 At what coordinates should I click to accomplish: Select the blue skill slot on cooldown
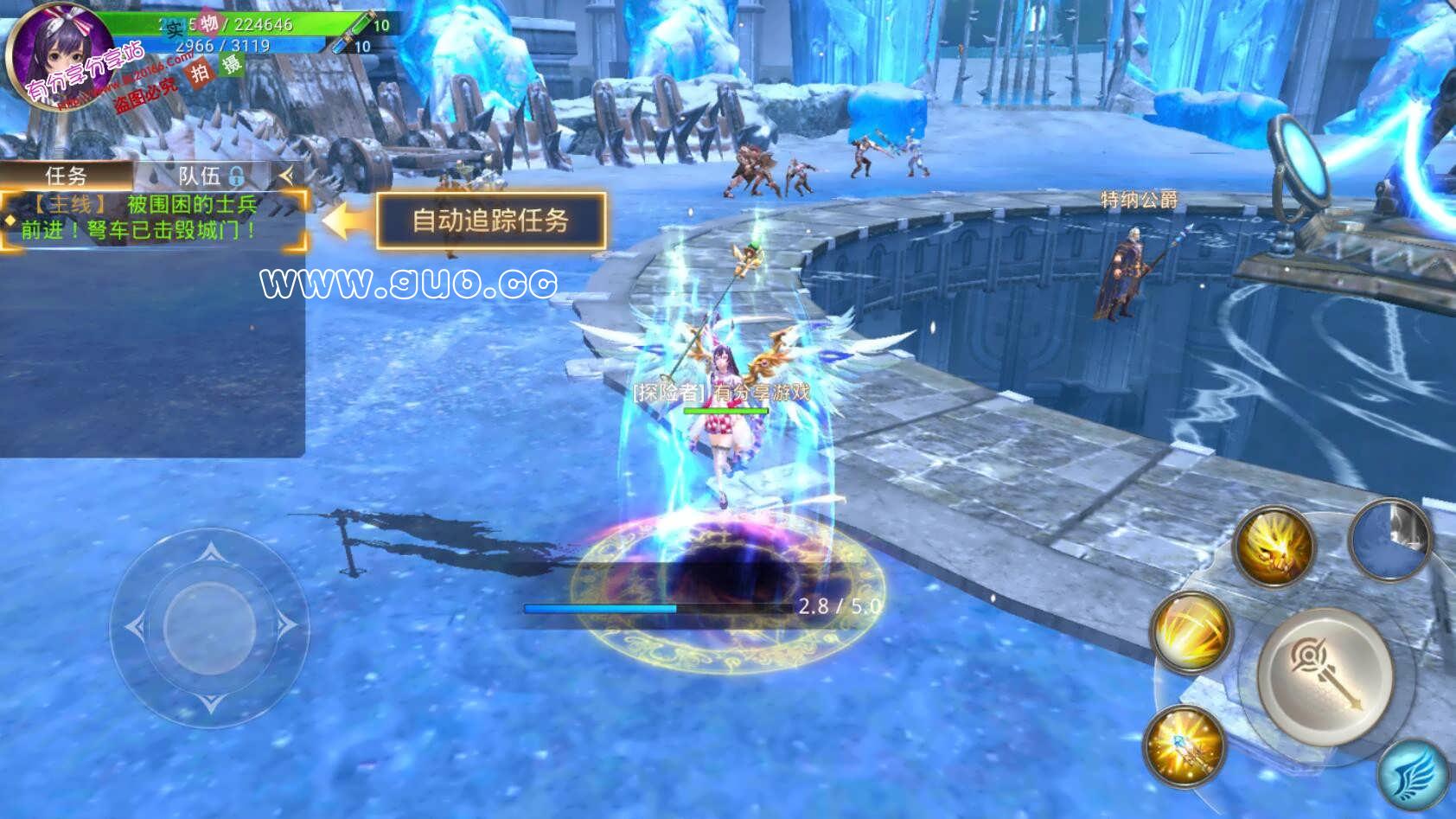1390,539
